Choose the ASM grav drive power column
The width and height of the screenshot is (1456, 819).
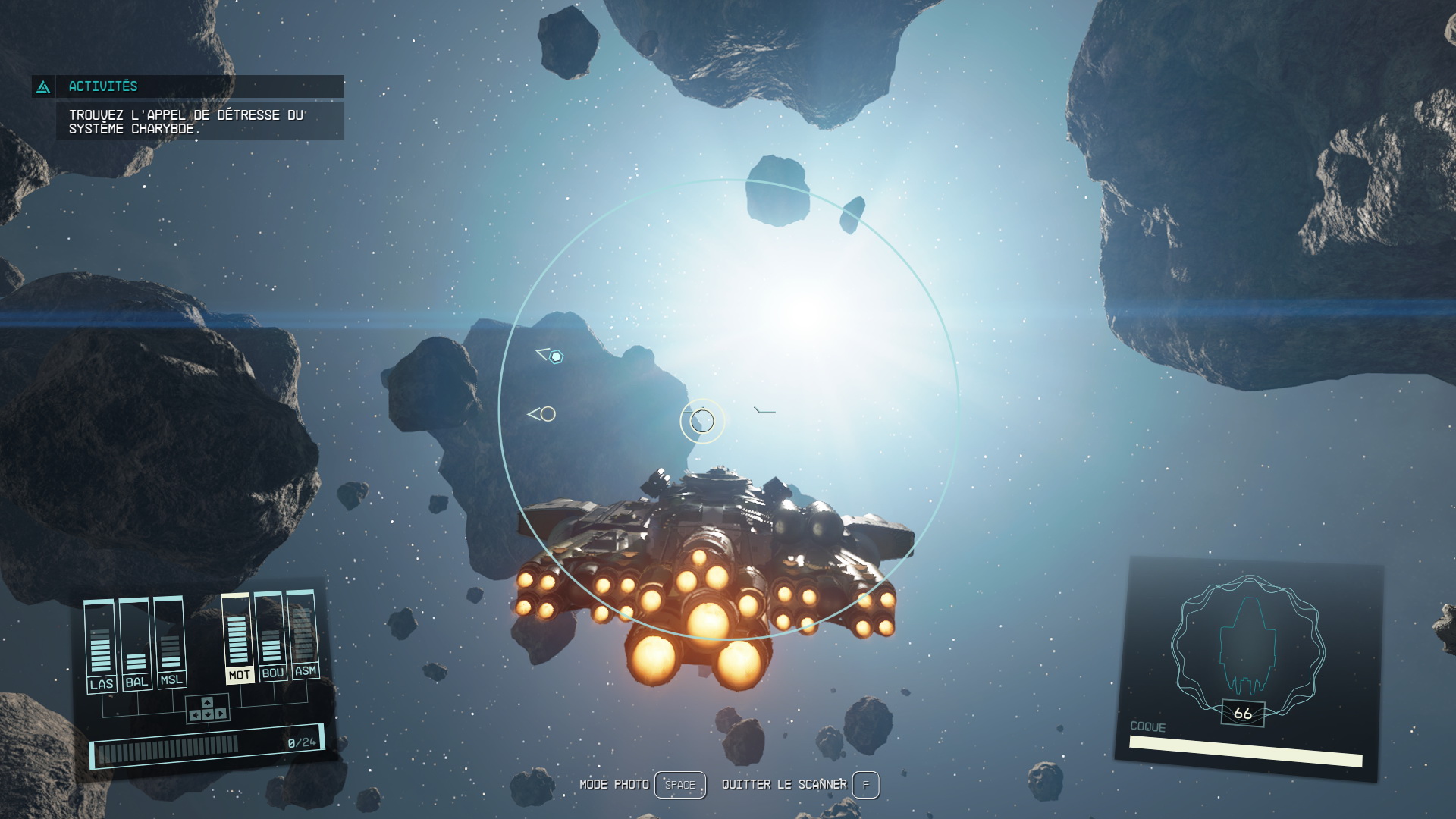[x=303, y=633]
